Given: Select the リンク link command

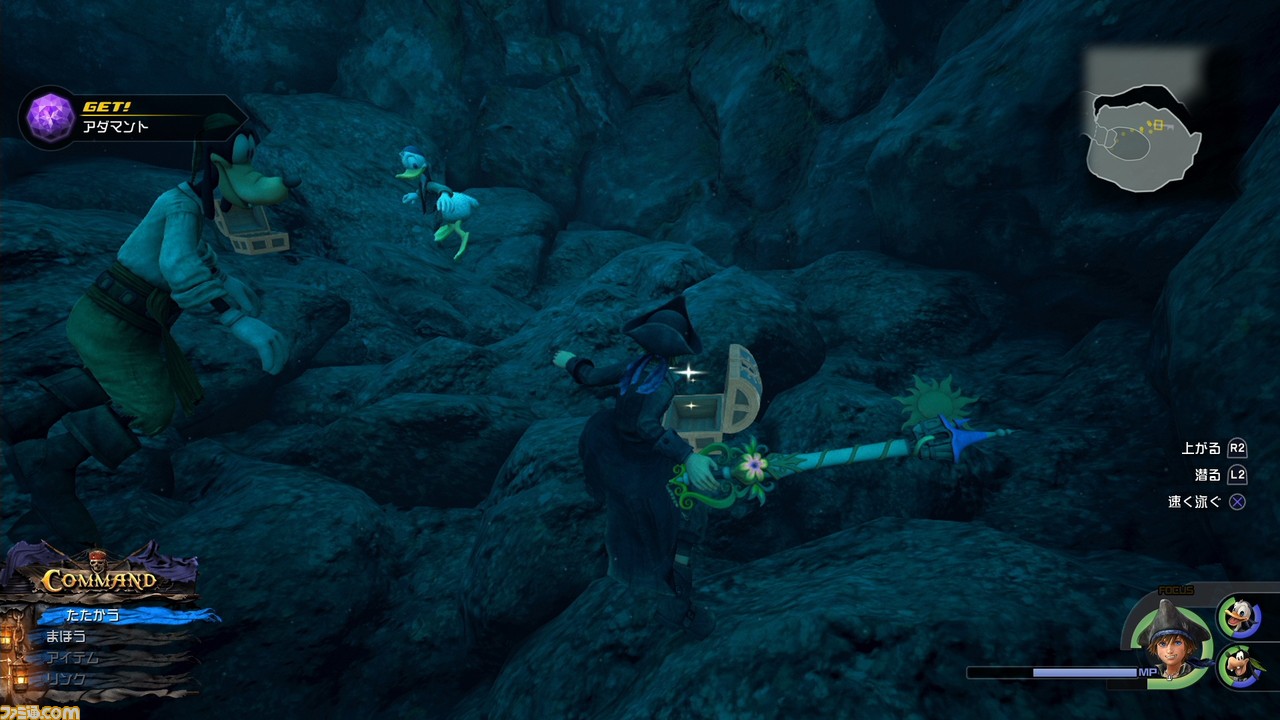Looking at the screenshot, I should [66, 679].
